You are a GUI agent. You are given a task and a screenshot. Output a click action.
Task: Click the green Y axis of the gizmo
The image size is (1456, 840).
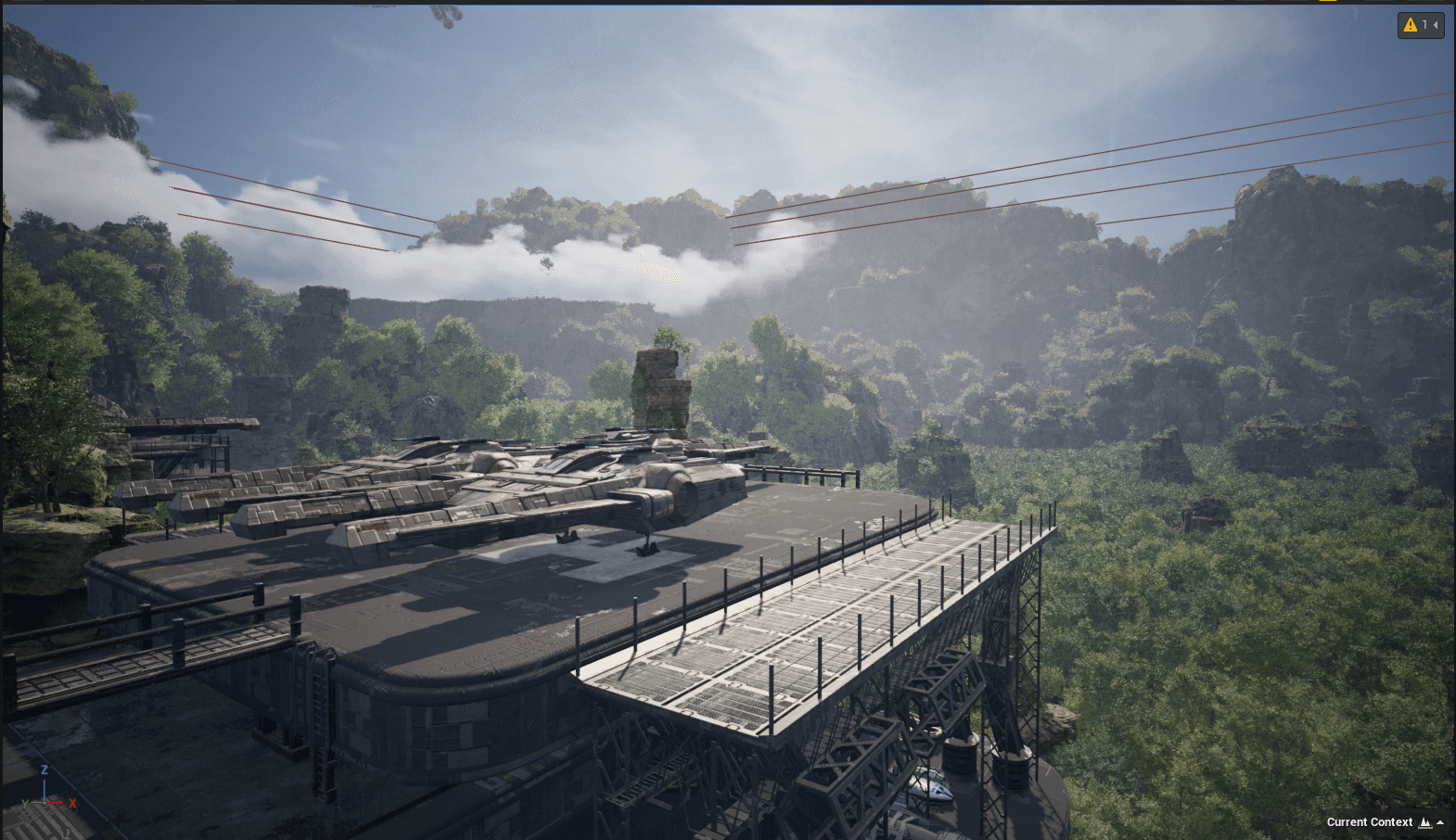[x=26, y=803]
